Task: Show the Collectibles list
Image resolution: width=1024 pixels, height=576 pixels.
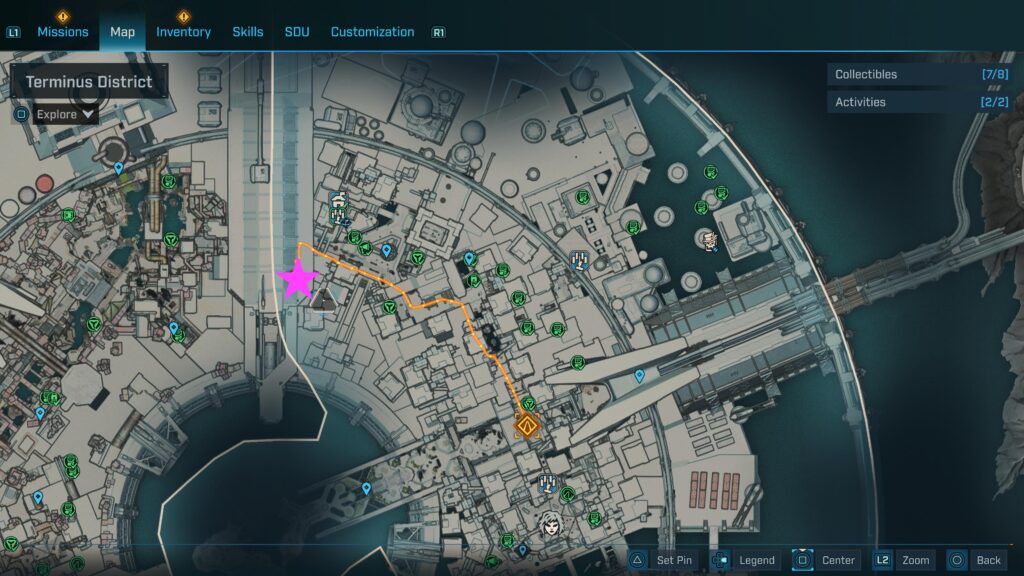Action: (x=918, y=74)
